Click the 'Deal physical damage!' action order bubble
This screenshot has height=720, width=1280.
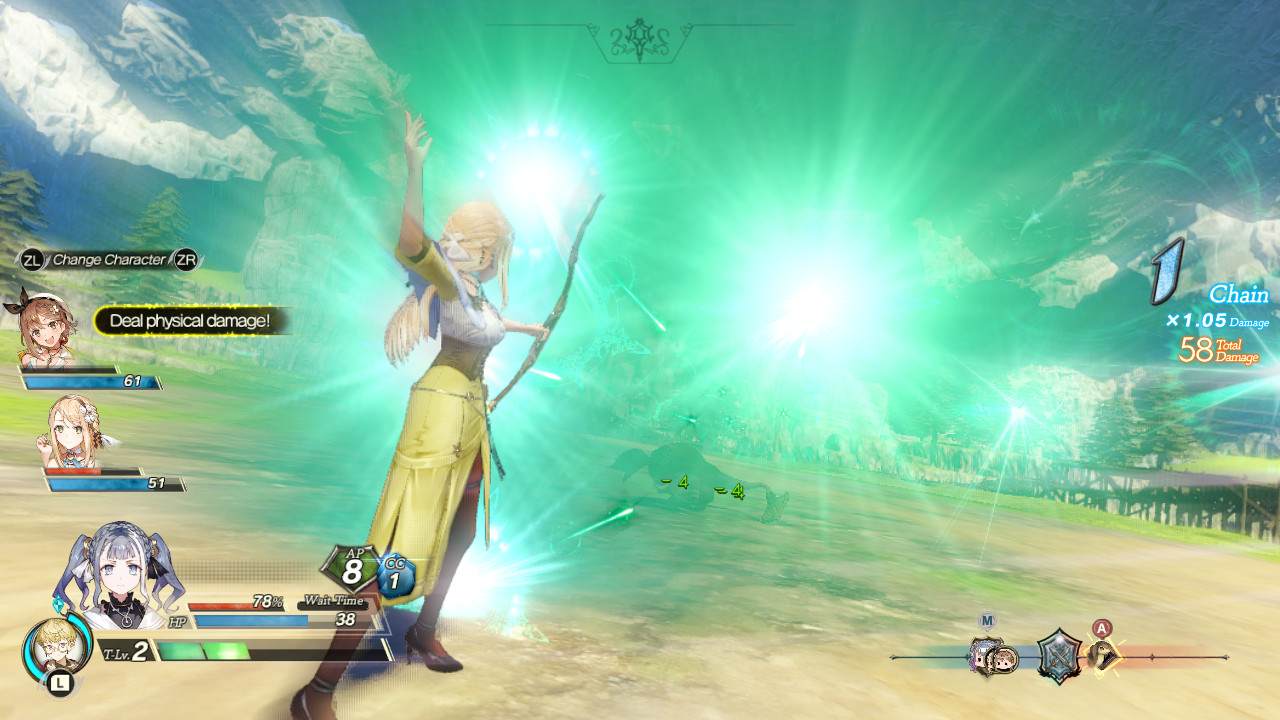[190, 321]
